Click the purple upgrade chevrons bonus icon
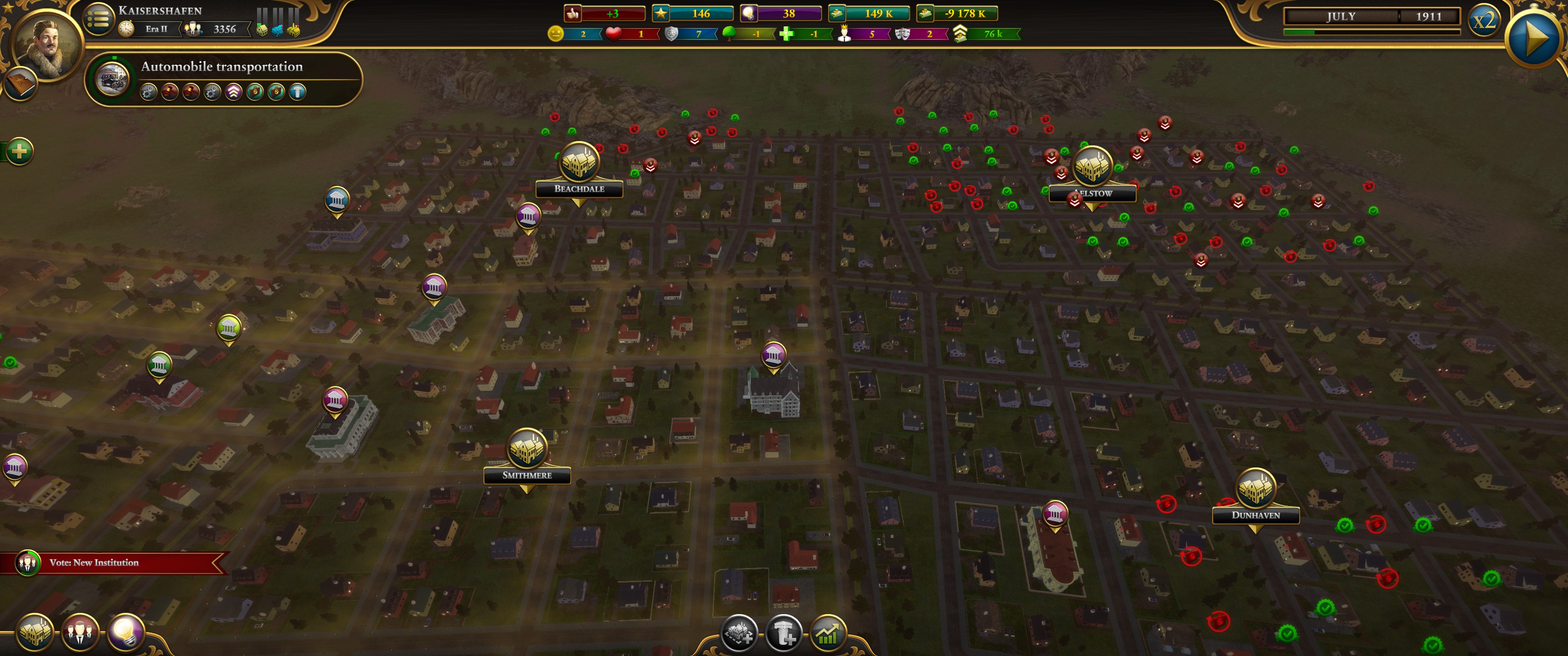 [234, 92]
